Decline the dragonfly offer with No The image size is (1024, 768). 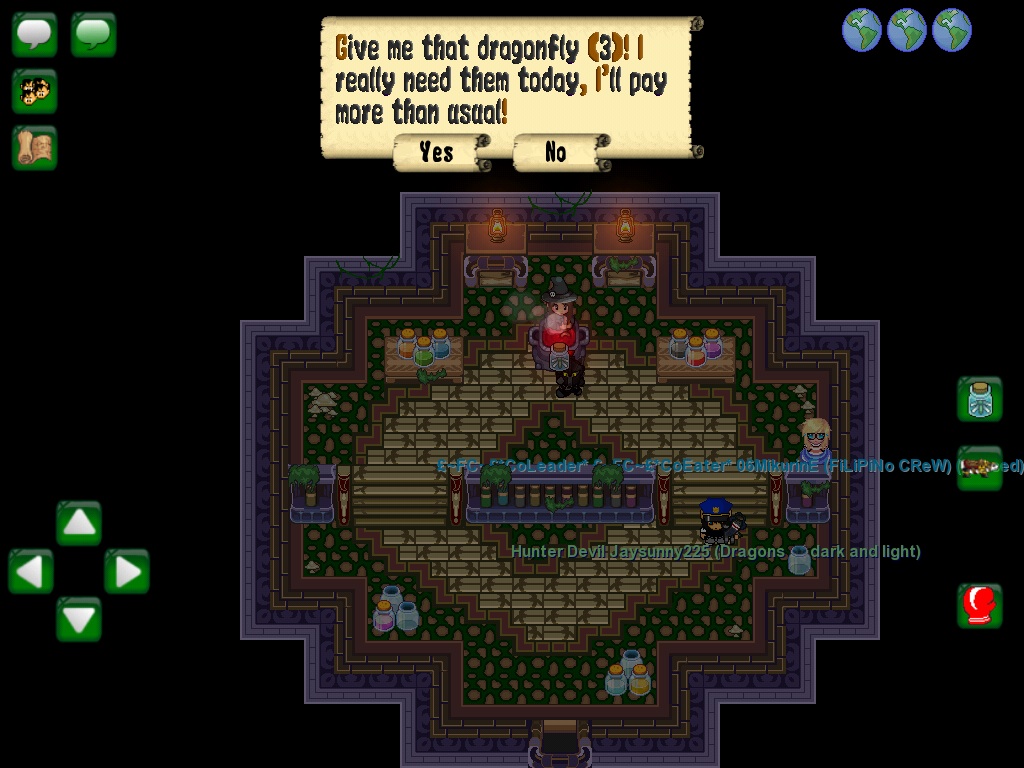tap(556, 152)
